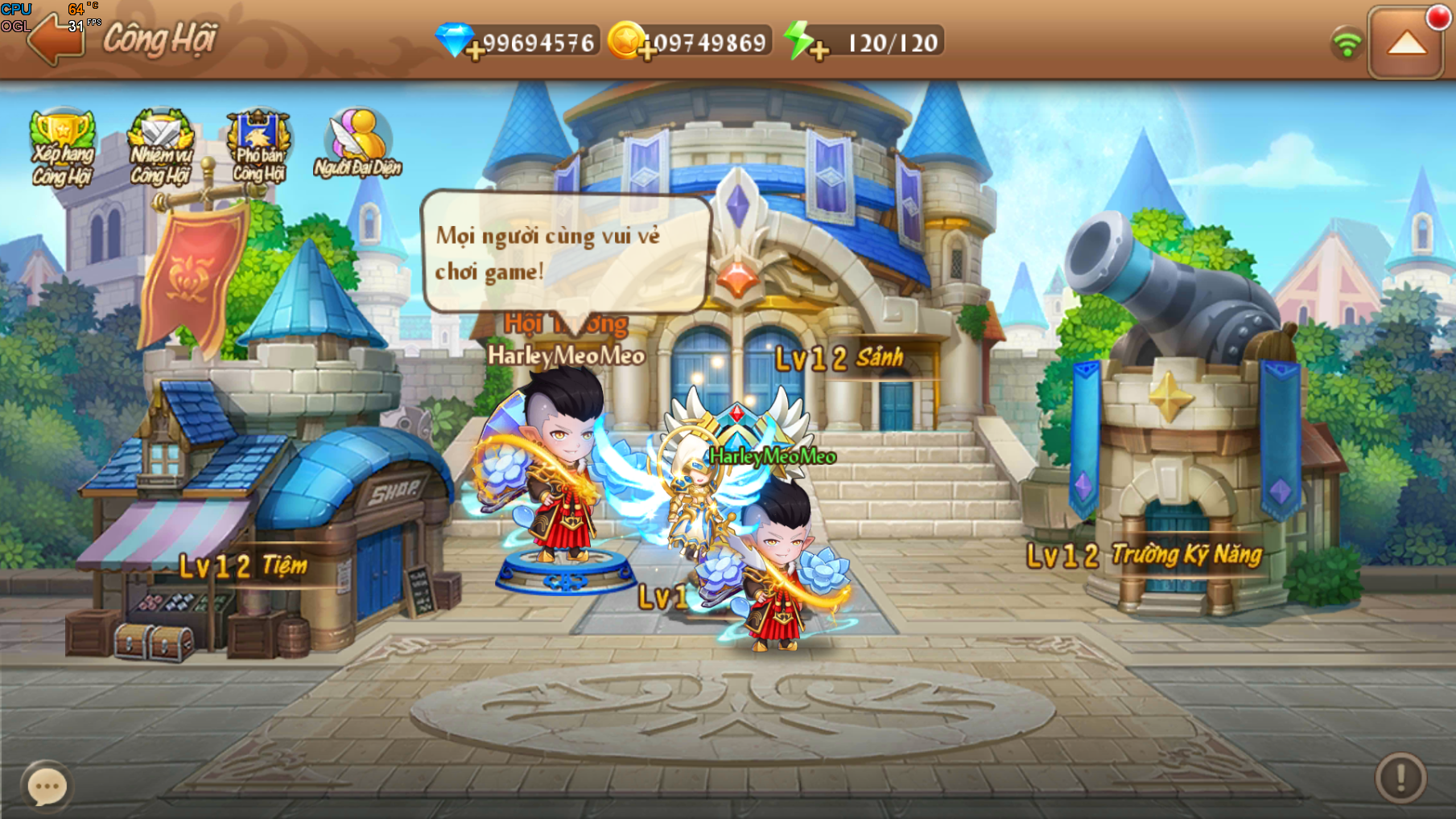The height and width of the screenshot is (819, 1456).
Task: Add more diamonds with the plus icon
Action: [x=475, y=51]
